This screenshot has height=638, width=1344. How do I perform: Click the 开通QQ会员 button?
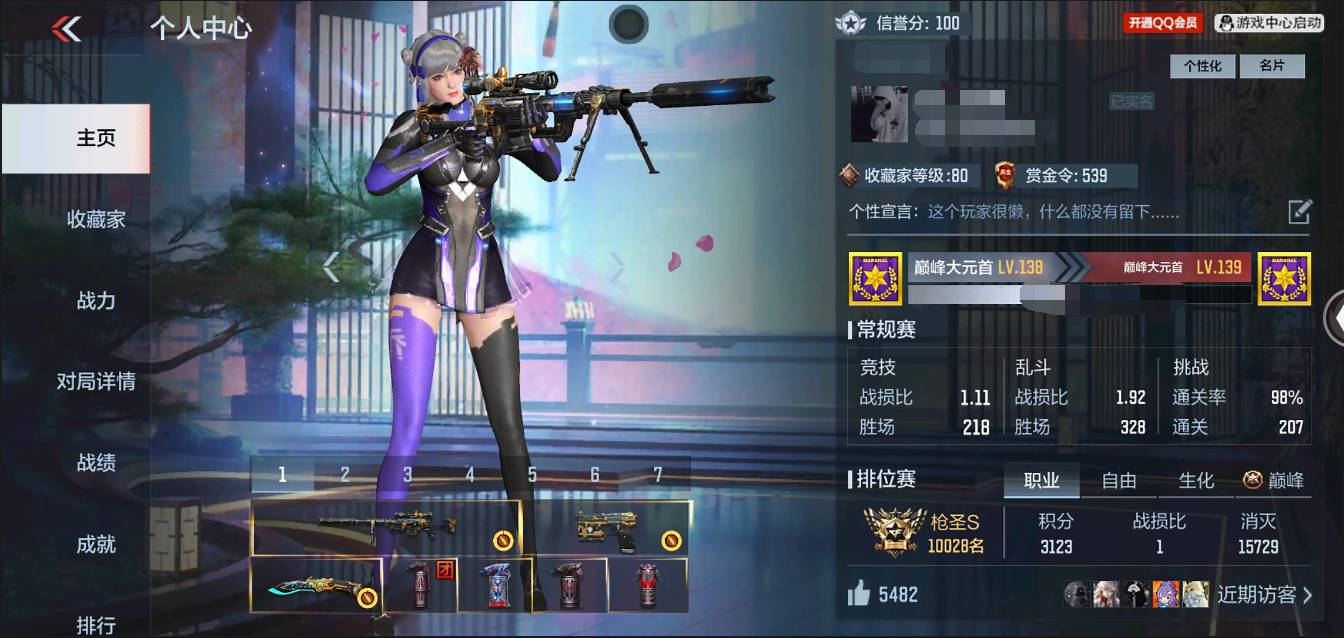pos(1163,22)
